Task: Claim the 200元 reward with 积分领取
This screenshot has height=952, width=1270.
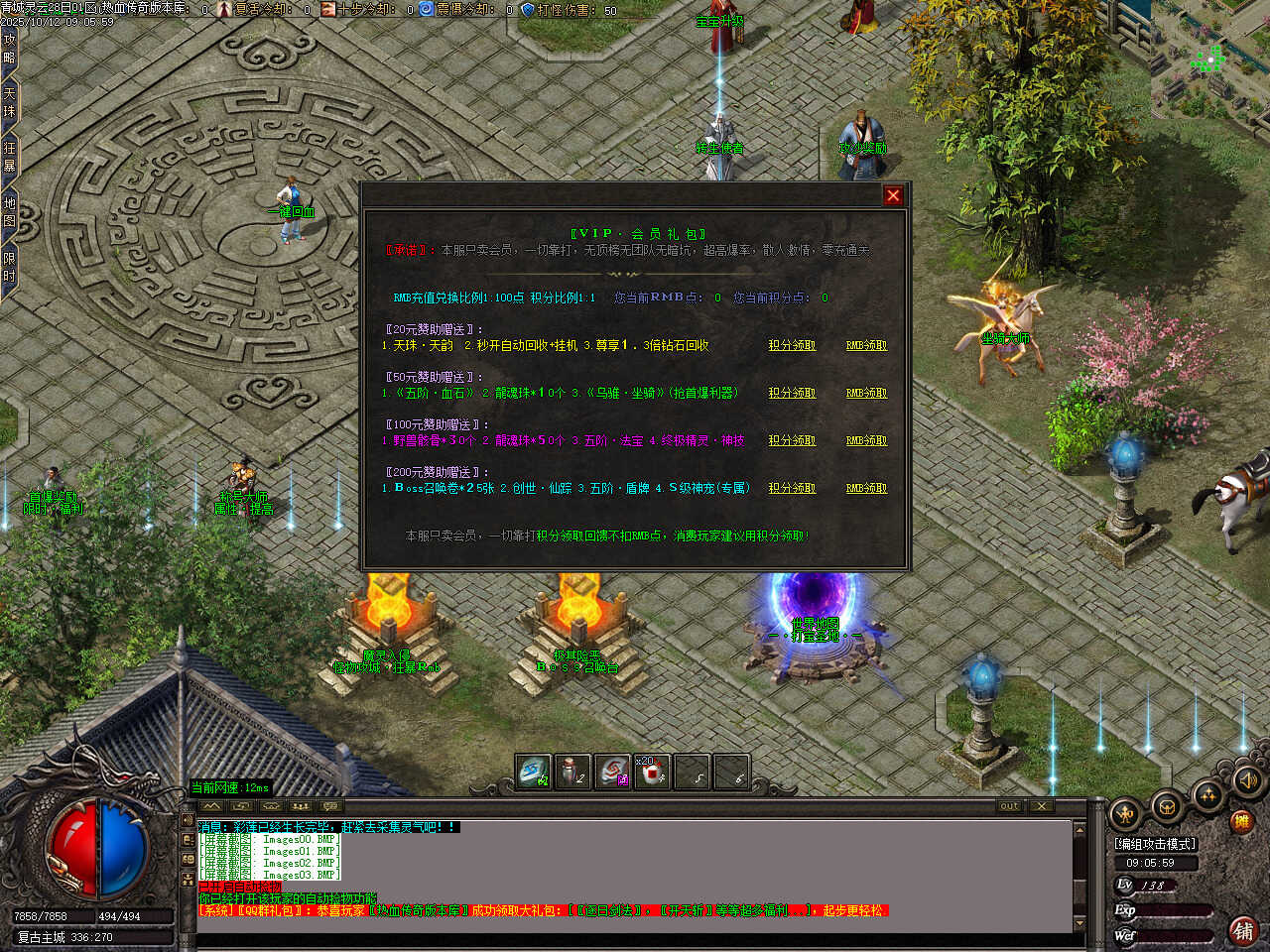Action: tap(792, 488)
